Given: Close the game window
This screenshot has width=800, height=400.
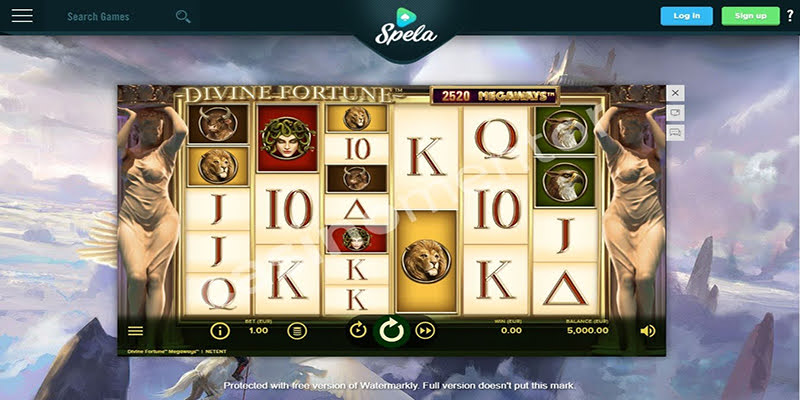Looking at the screenshot, I should 676,93.
